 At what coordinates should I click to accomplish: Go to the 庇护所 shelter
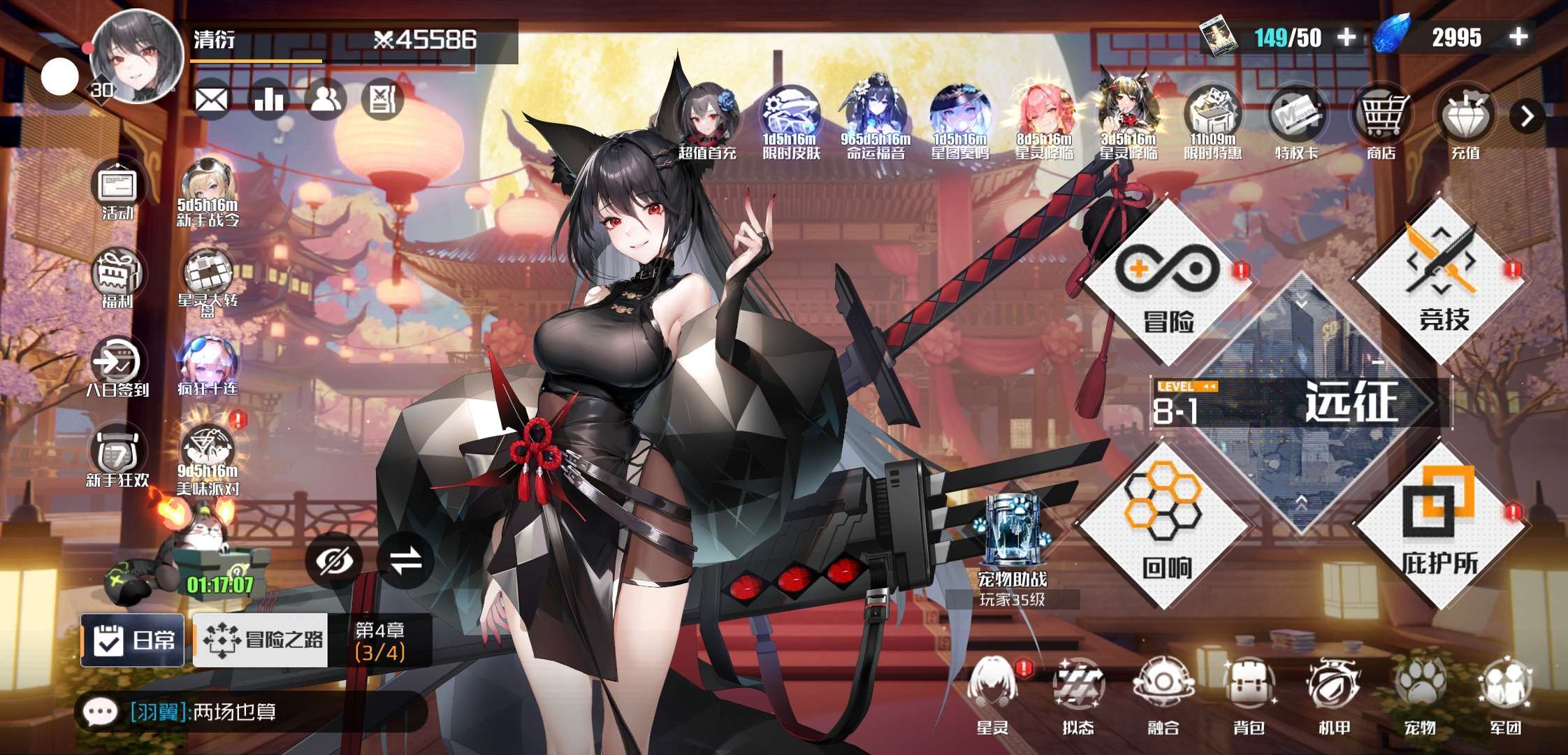point(1440,526)
